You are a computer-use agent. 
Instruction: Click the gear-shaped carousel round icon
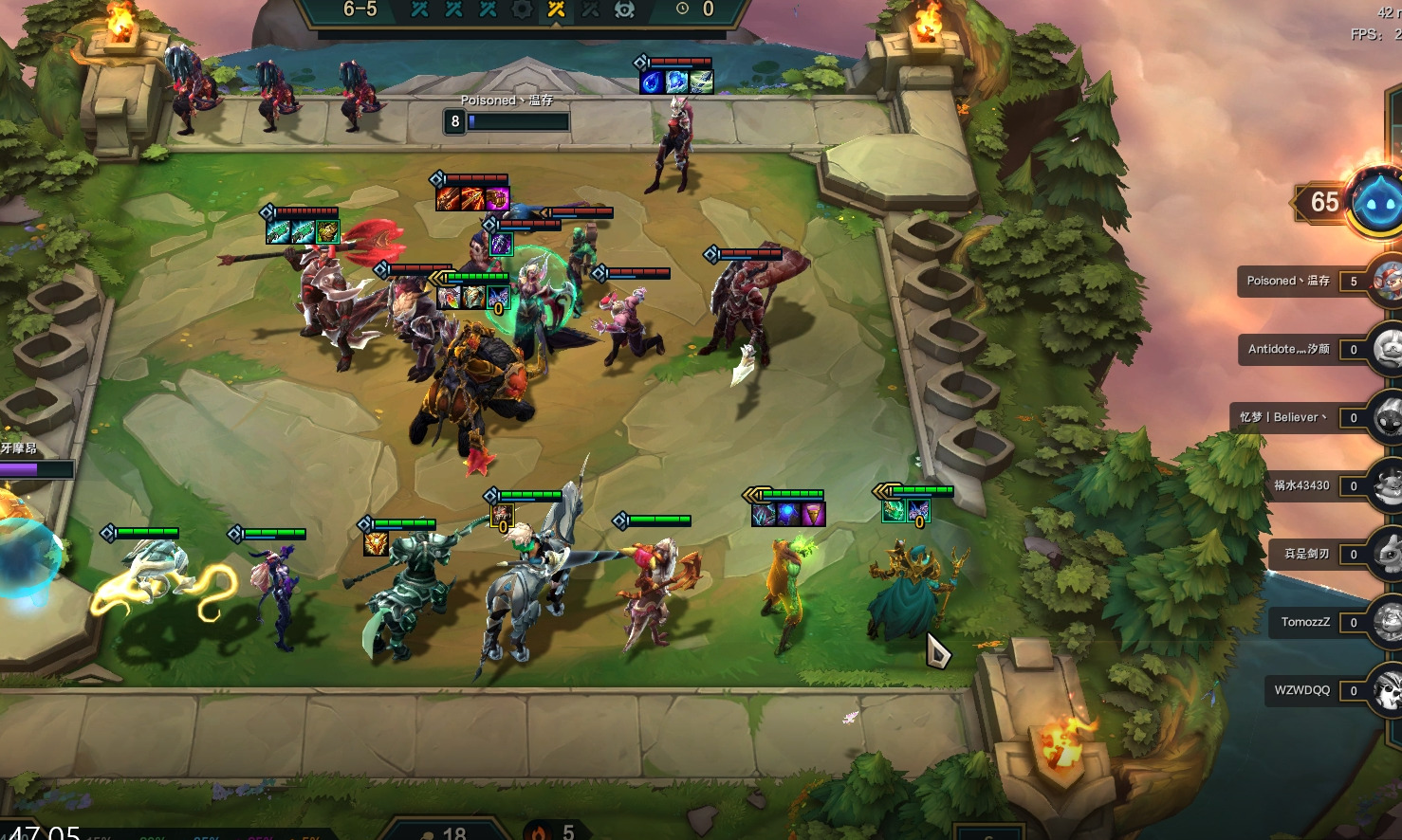522,9
